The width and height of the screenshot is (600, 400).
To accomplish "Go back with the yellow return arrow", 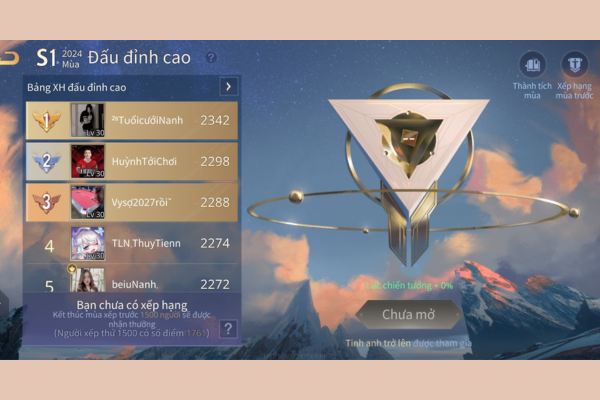I will pyautogui.click(x=9, y=57).
